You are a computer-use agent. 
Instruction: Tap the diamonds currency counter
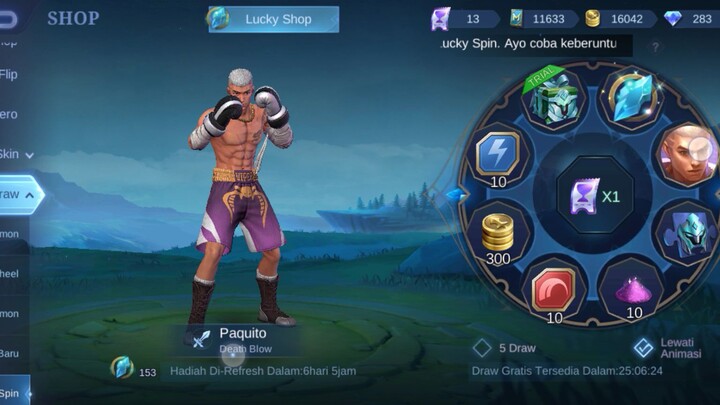click(690, 19)
